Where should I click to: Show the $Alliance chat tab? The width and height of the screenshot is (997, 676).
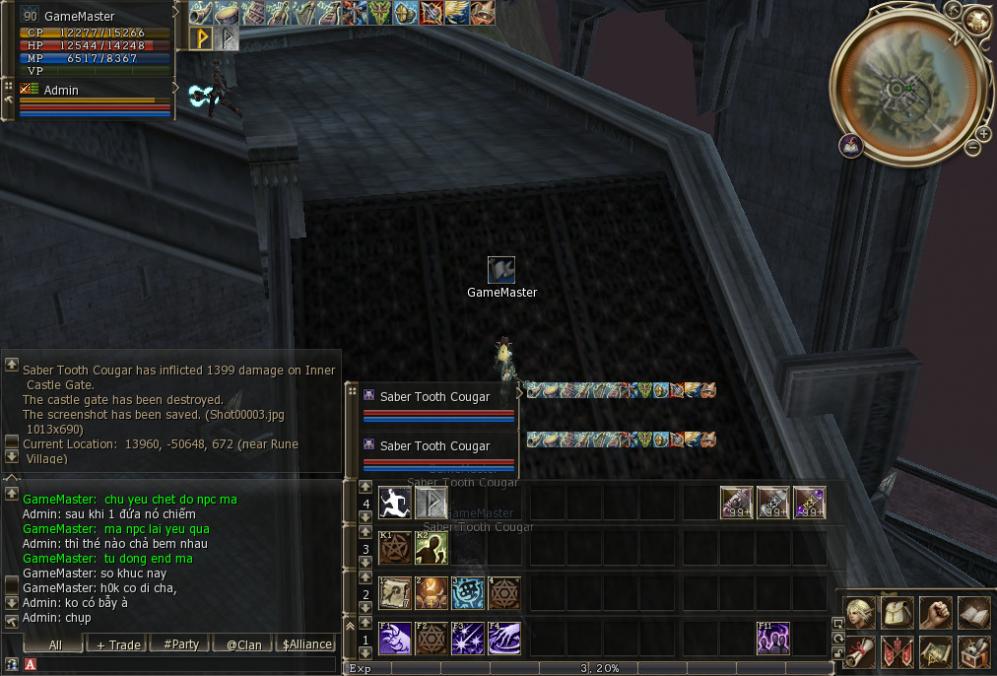coord(306,645)
